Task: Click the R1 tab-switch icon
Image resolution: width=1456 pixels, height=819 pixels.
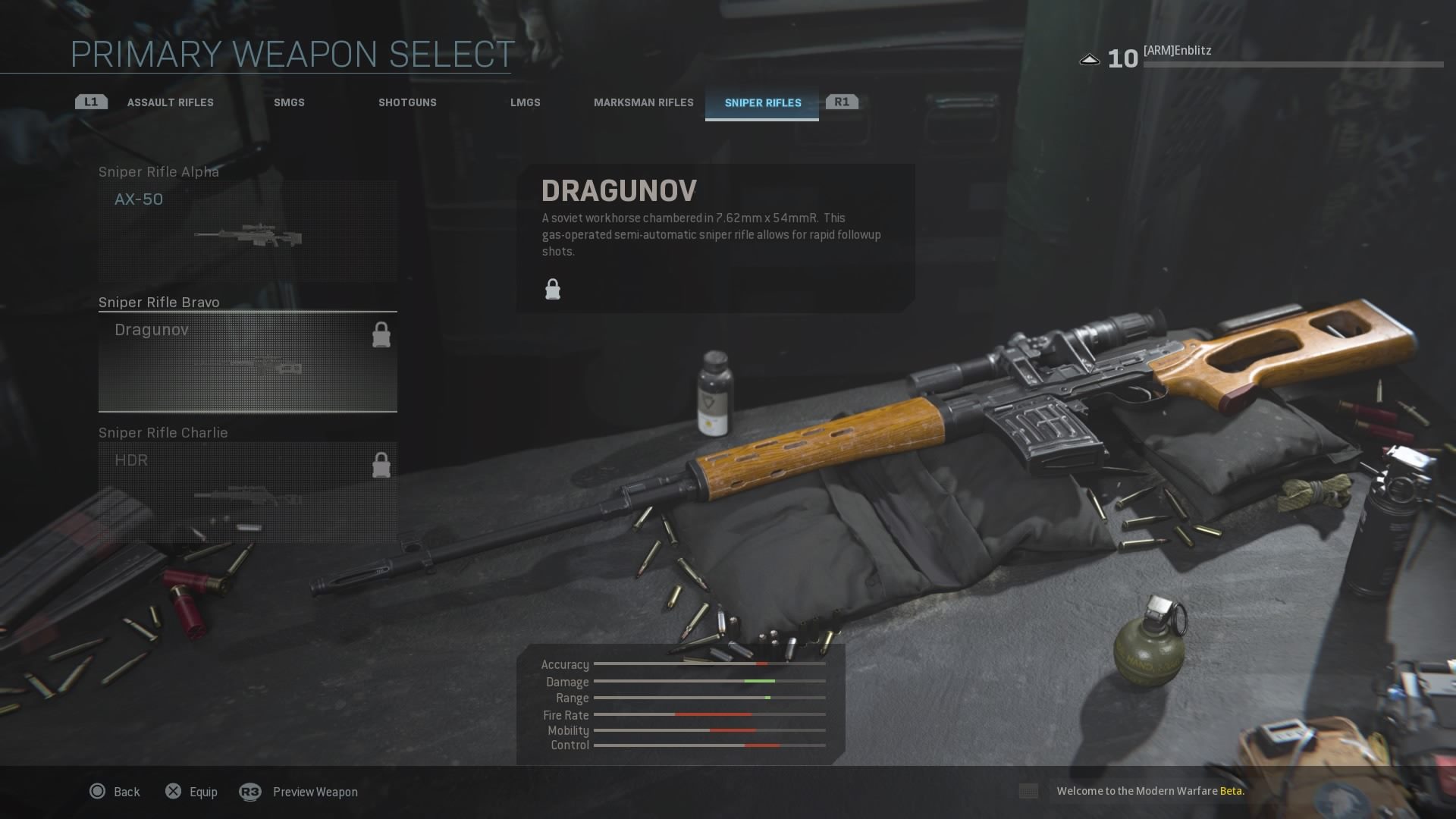Action: pos(842,101)
